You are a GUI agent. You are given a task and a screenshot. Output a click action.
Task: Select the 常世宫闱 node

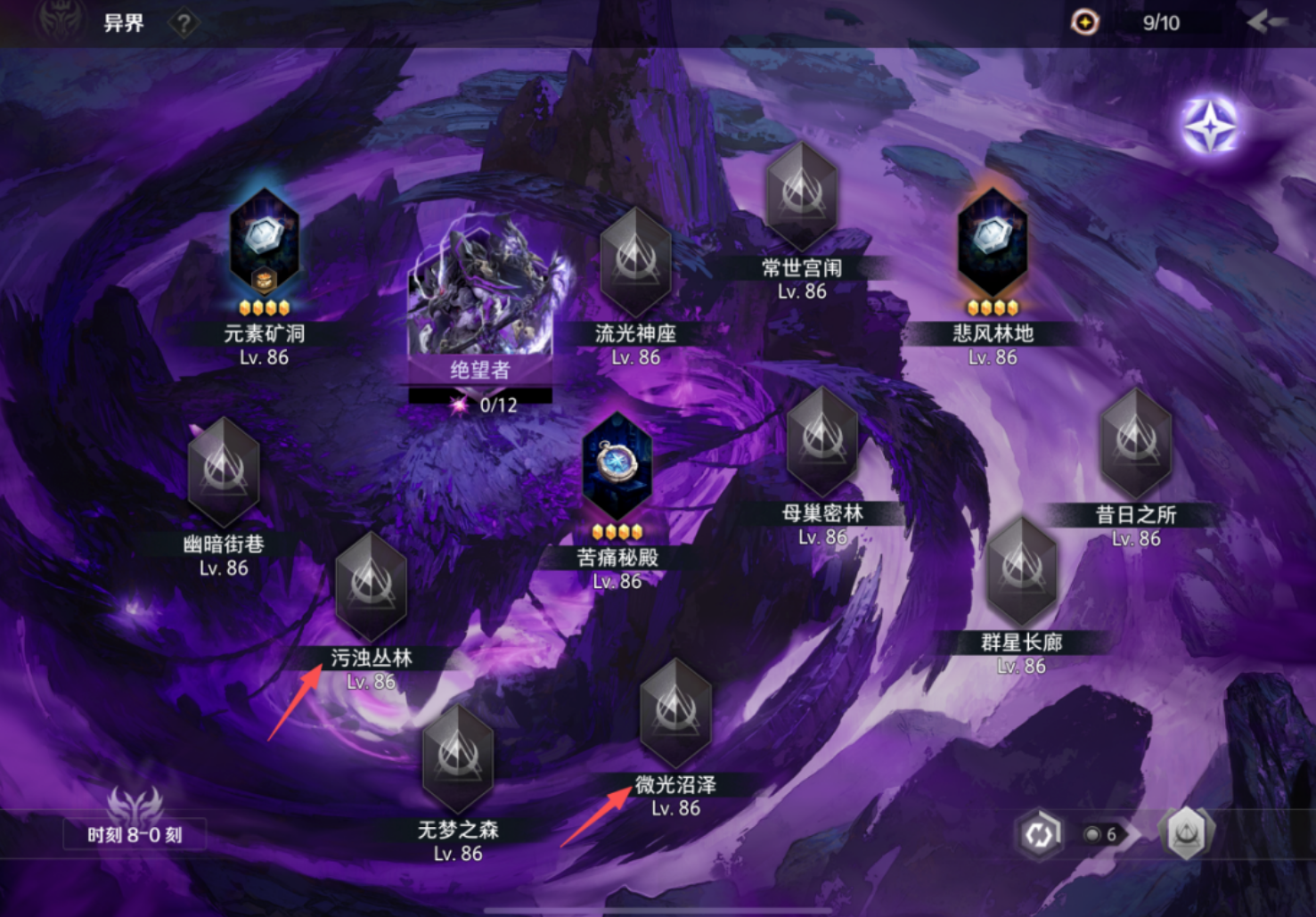[x=801, y=198]
